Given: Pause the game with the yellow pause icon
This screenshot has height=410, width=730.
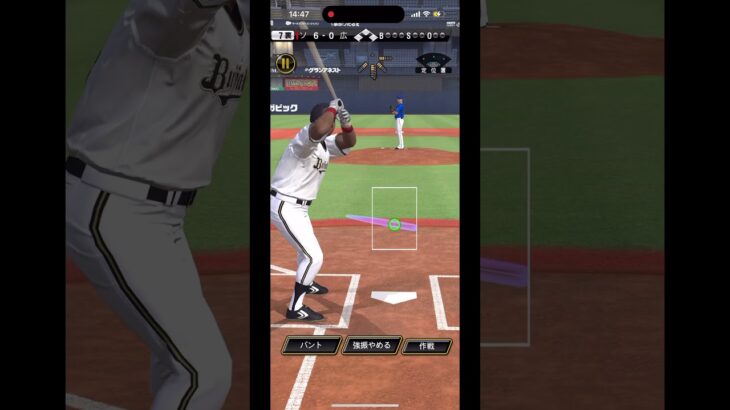Looking at the screenshot, I should point(285,63).
